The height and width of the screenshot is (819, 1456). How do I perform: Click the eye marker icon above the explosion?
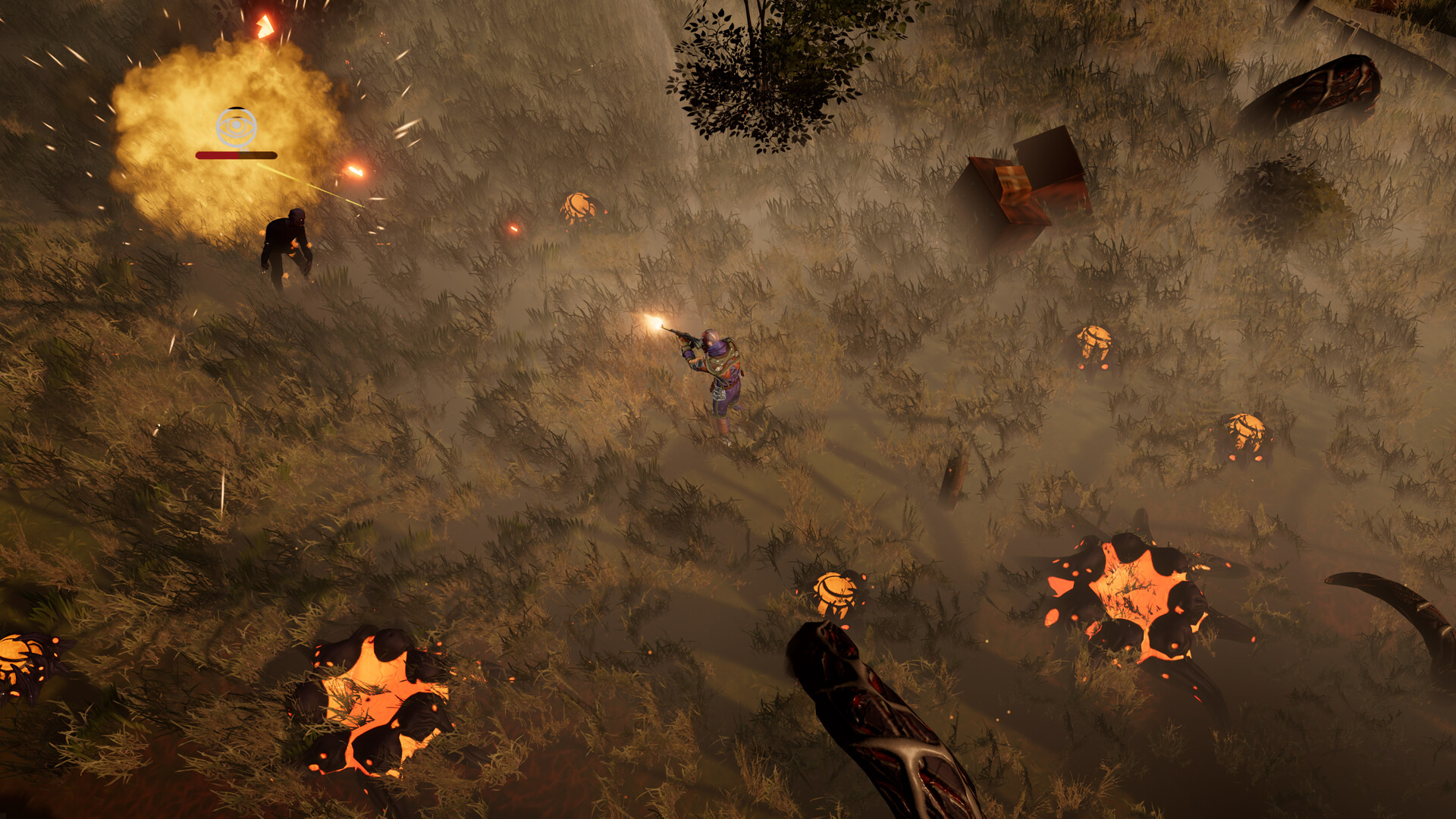tap(237, 127)
